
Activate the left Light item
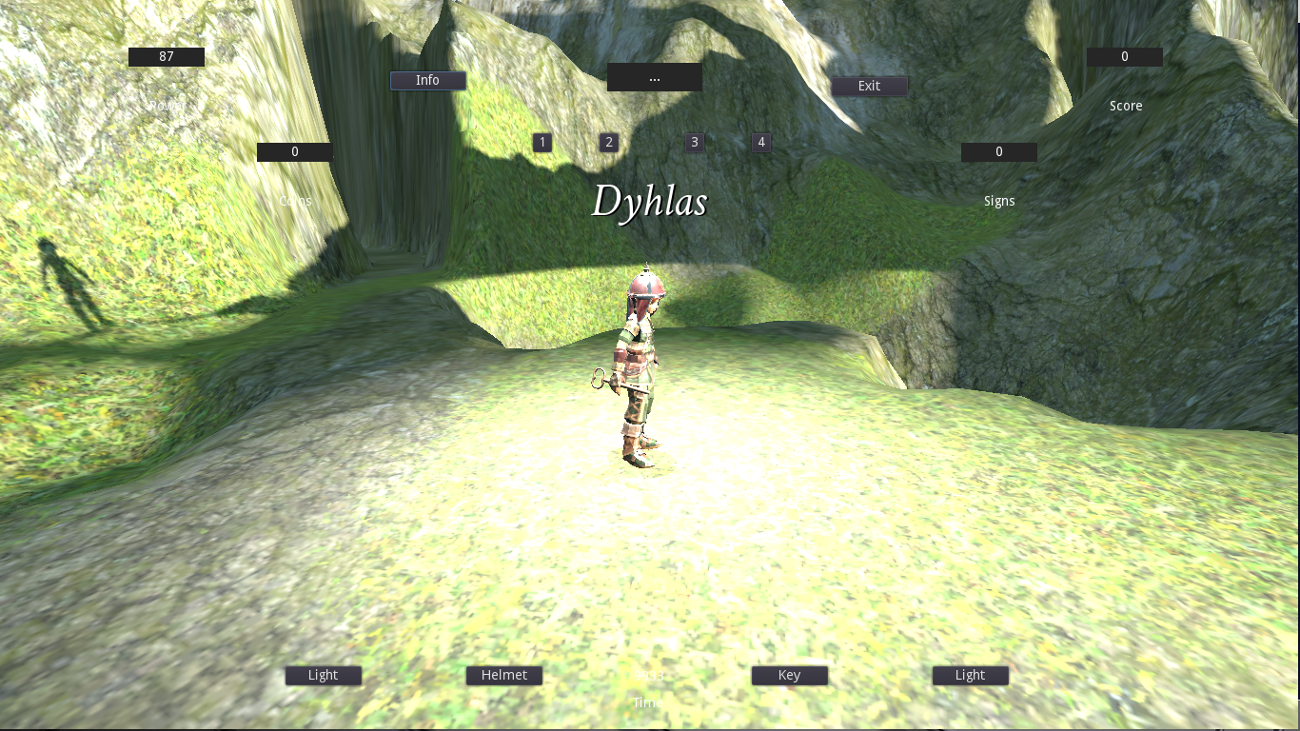coord(322,675)
